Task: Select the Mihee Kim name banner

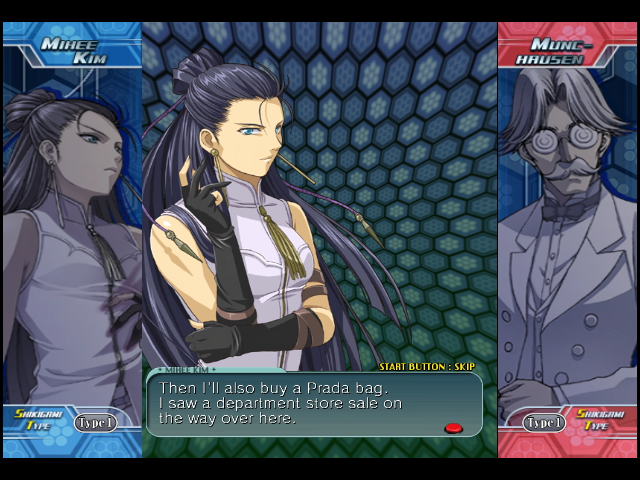Action: [68, 50]
